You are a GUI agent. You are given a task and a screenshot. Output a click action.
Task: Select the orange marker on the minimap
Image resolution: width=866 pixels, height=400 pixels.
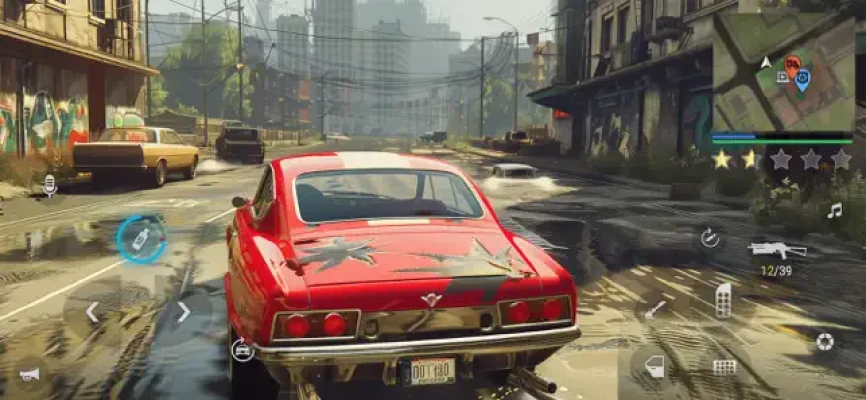[x=792, y=66]
